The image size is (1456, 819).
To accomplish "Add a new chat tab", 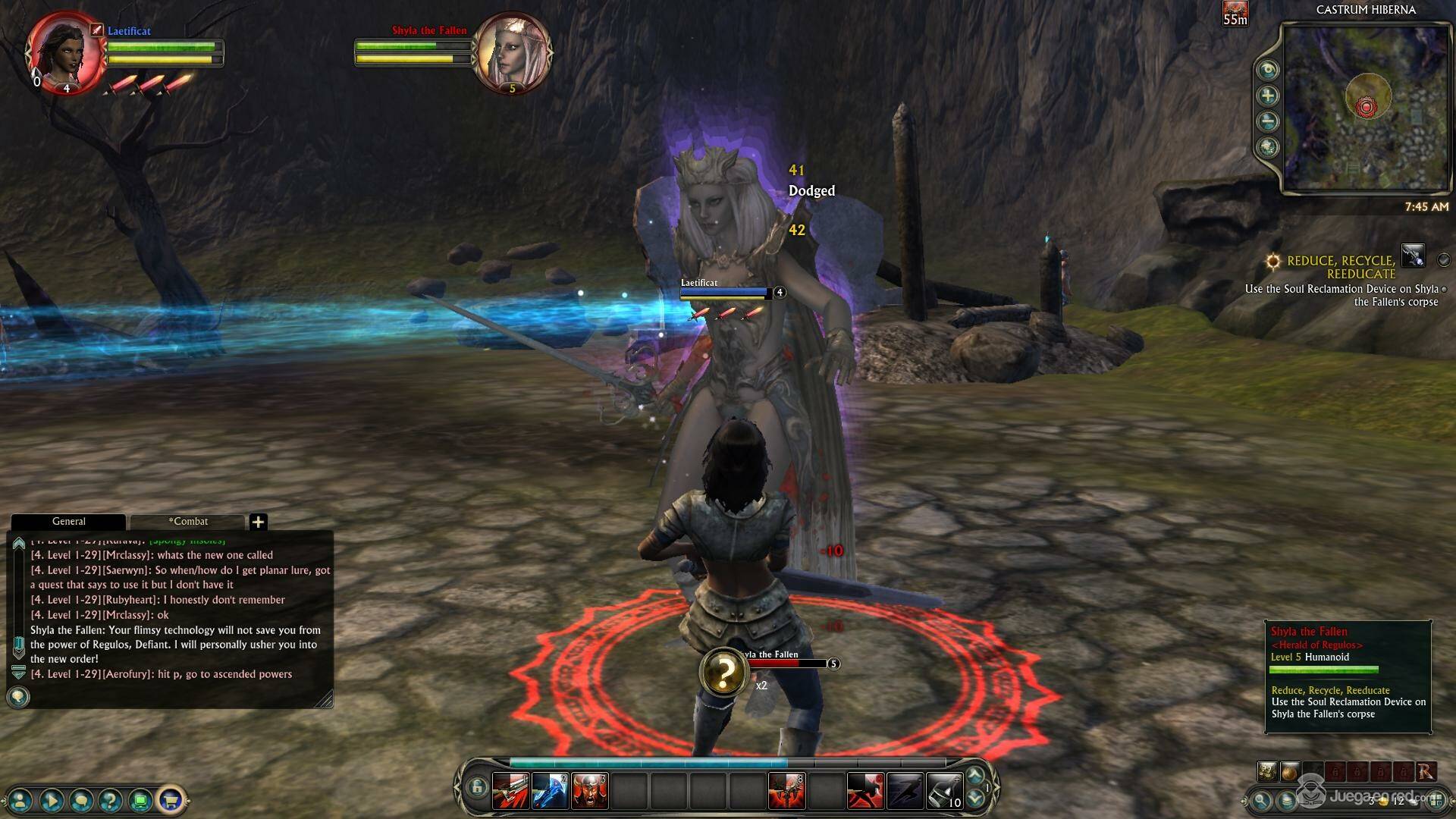I will pos(258,522).
